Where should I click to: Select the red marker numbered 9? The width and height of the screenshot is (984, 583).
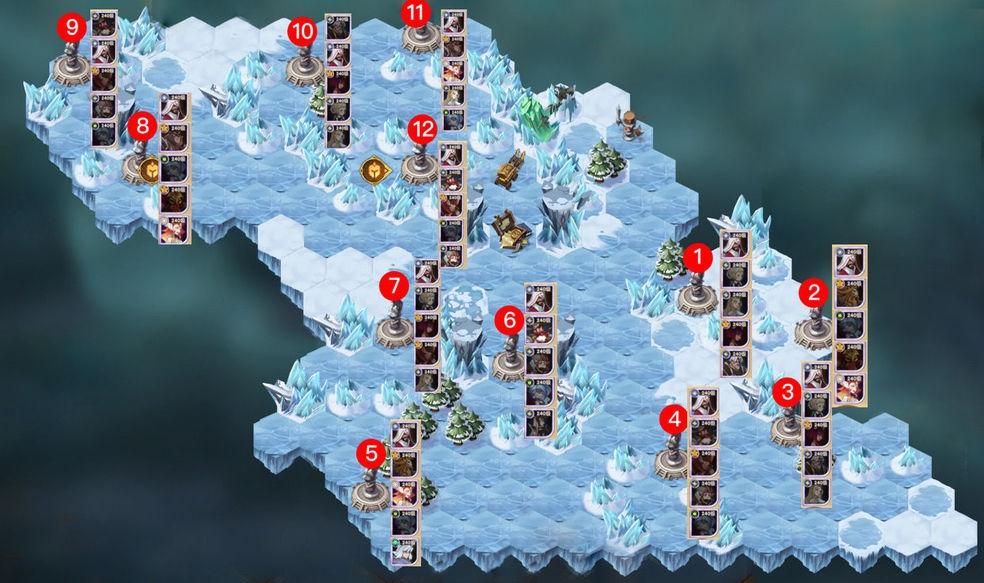tap(70, 28)
